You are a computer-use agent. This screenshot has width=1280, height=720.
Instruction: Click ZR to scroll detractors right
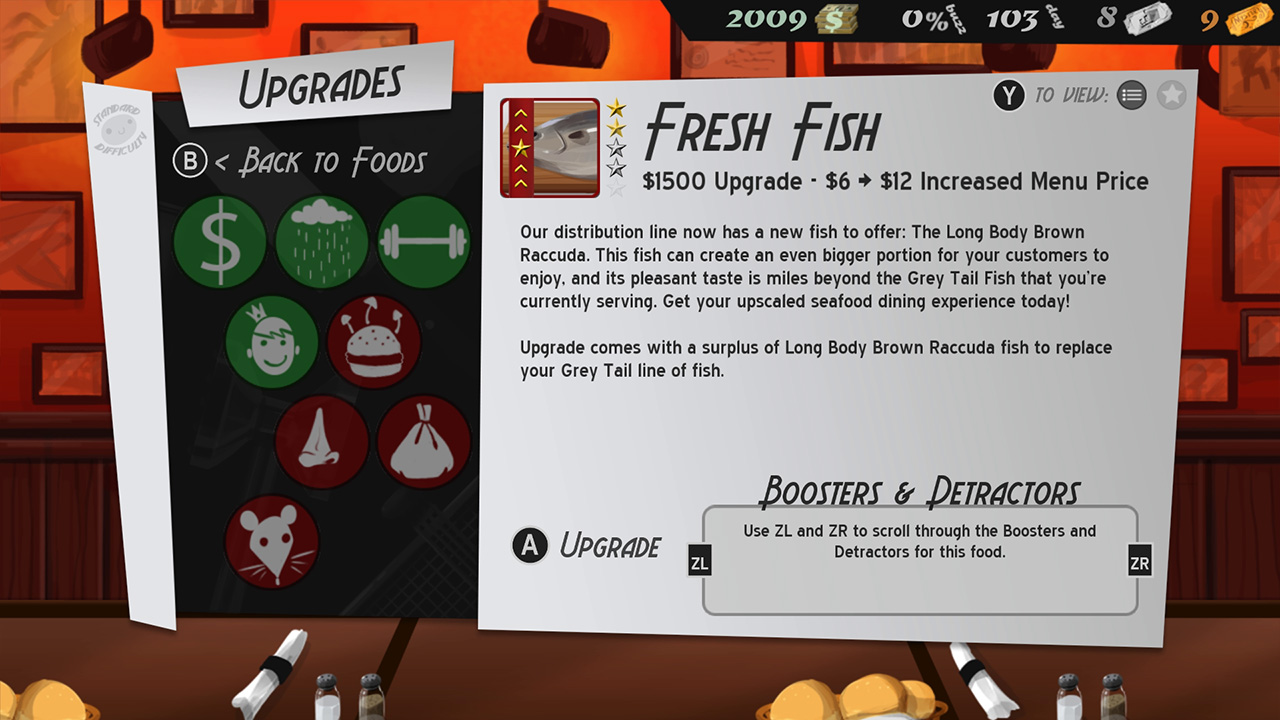click(1140, 561)
